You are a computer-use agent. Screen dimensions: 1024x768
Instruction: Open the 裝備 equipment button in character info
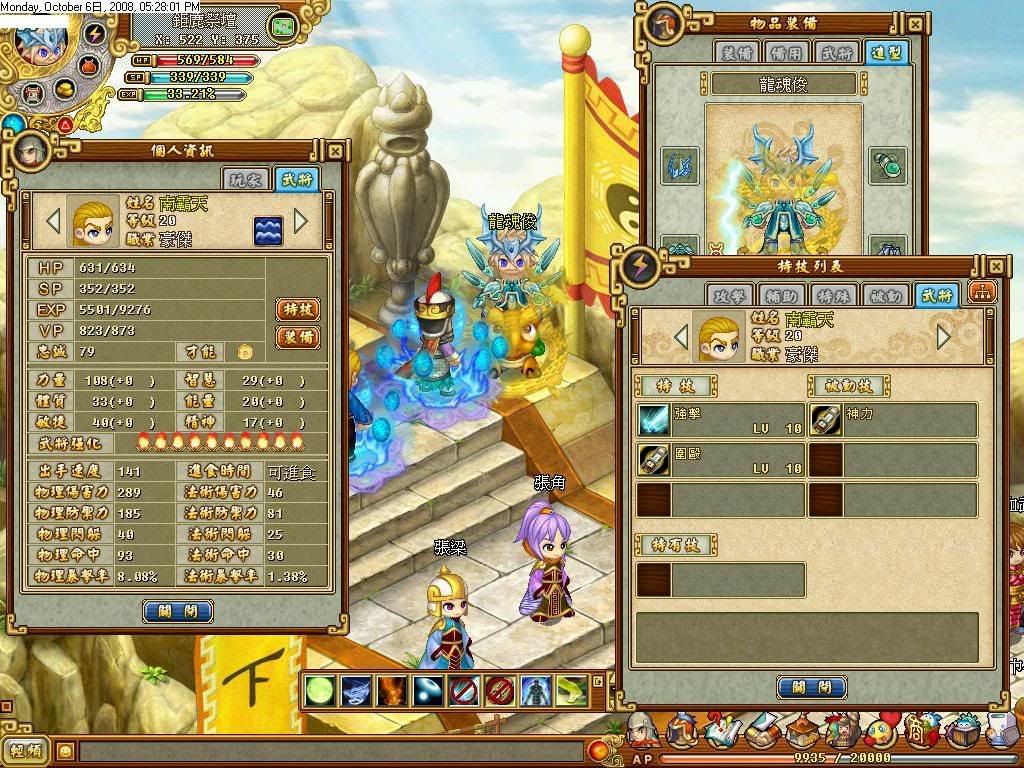click(x=297, y=337)
